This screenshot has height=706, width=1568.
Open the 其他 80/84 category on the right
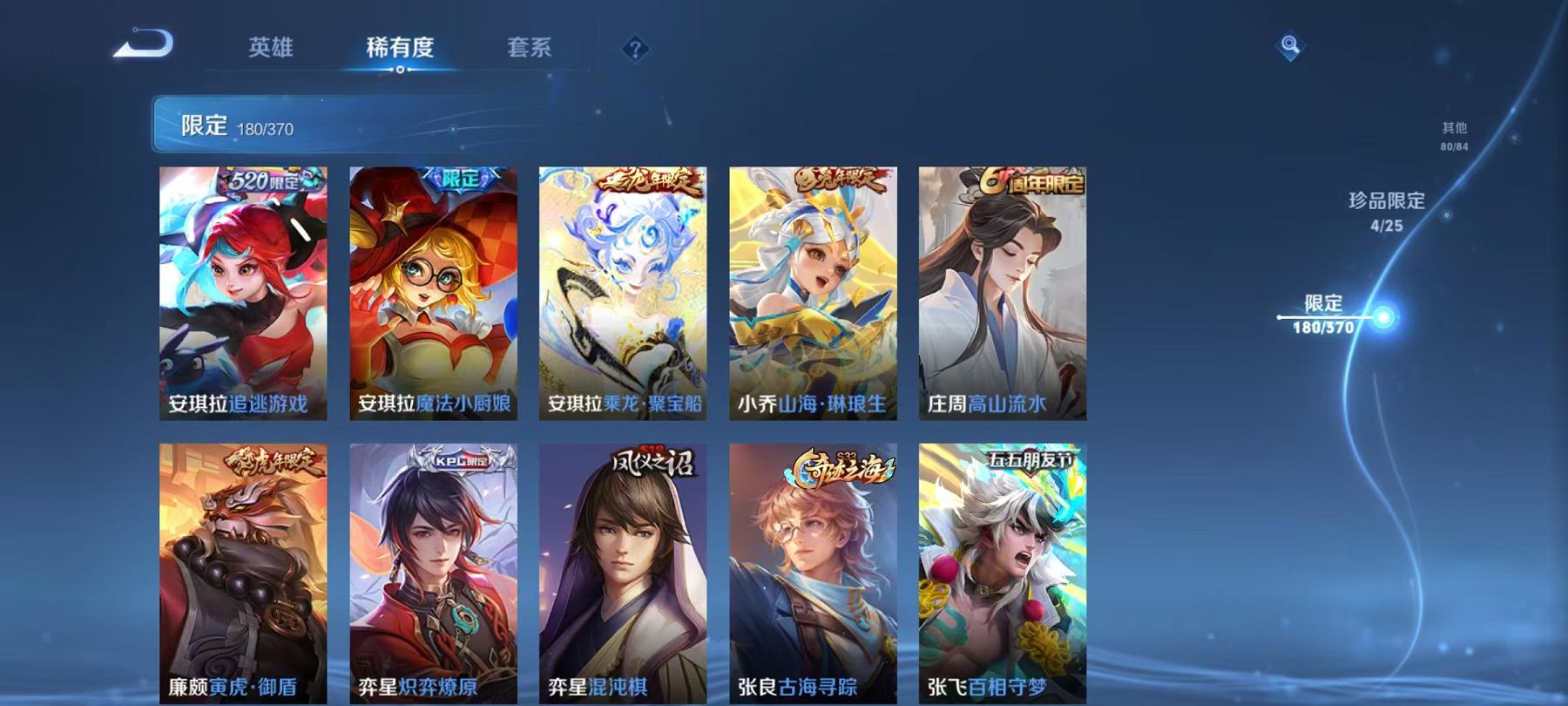(x=1453, y=135)
